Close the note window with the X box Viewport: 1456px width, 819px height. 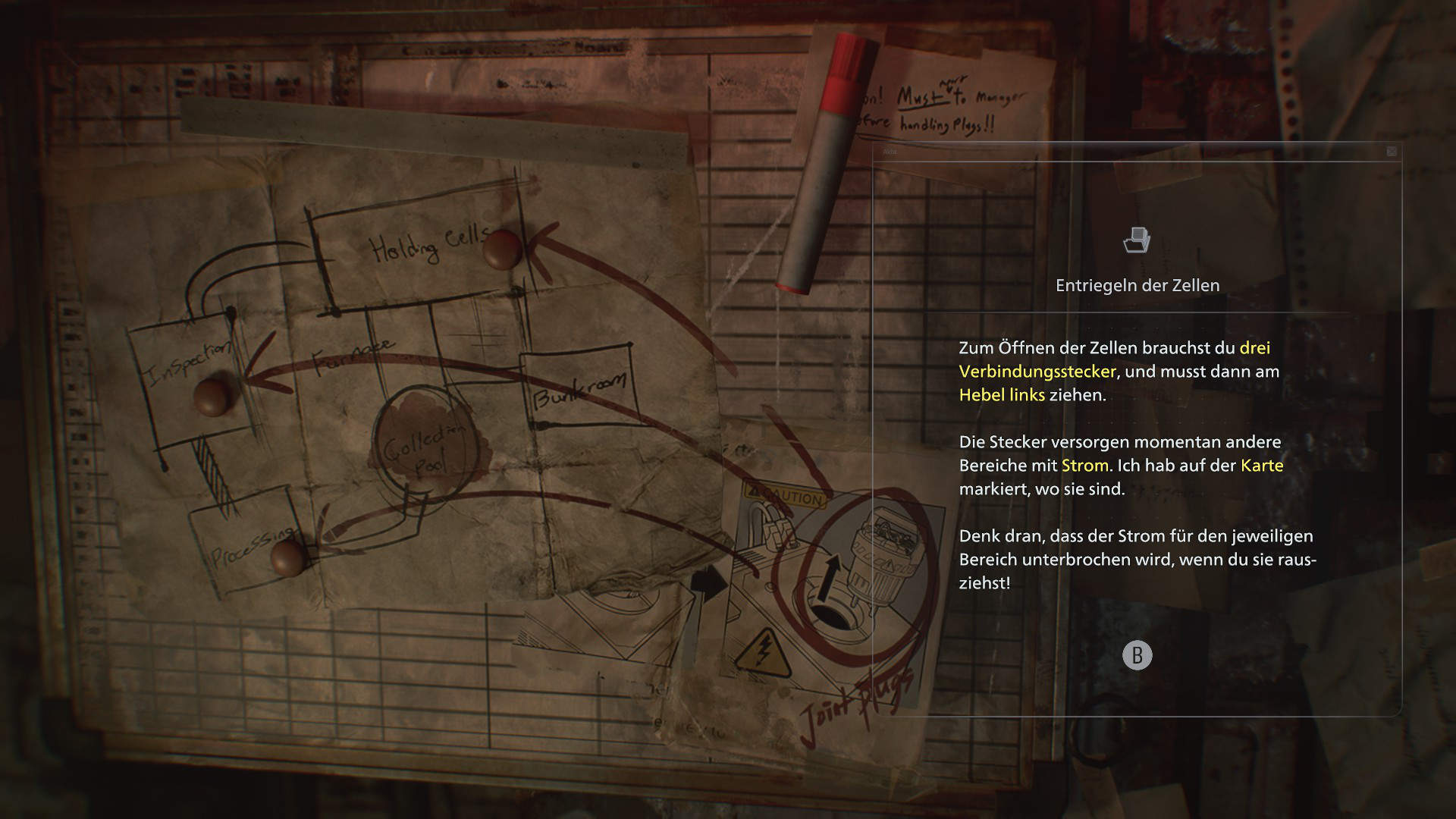(x=1392, y=152)
